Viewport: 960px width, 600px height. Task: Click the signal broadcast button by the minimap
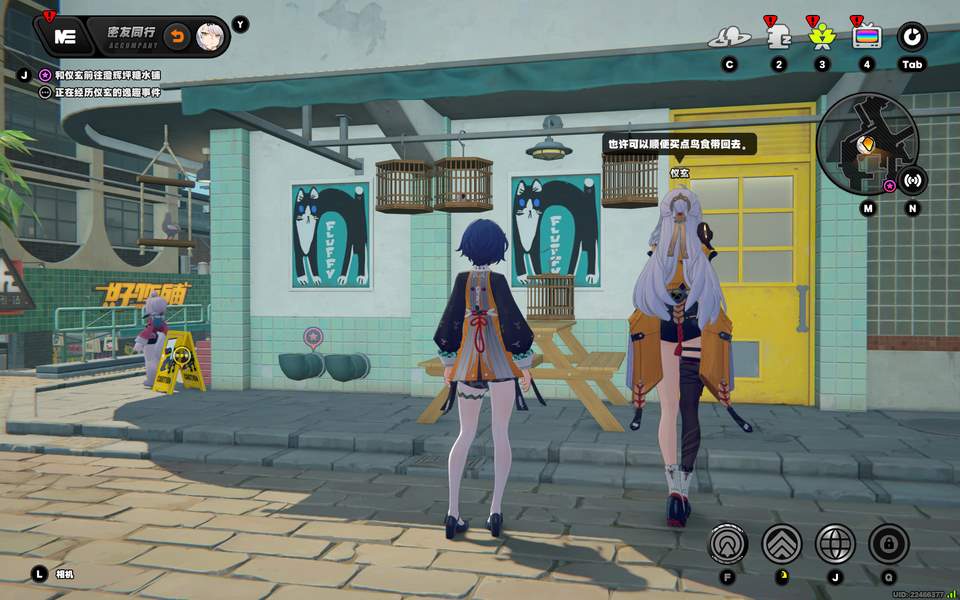[912, 180]
